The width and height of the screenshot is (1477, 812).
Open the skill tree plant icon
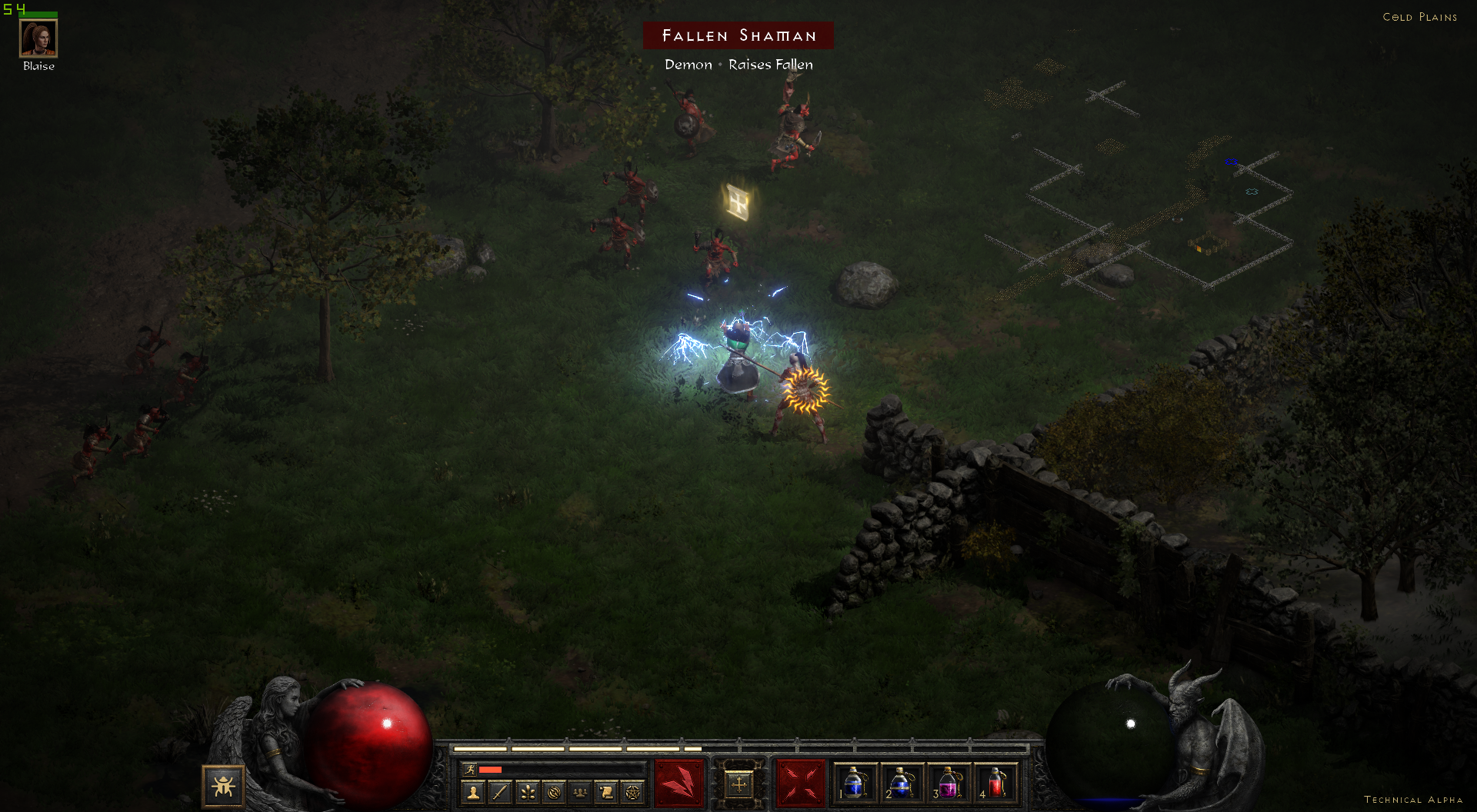tap(527, 791)
